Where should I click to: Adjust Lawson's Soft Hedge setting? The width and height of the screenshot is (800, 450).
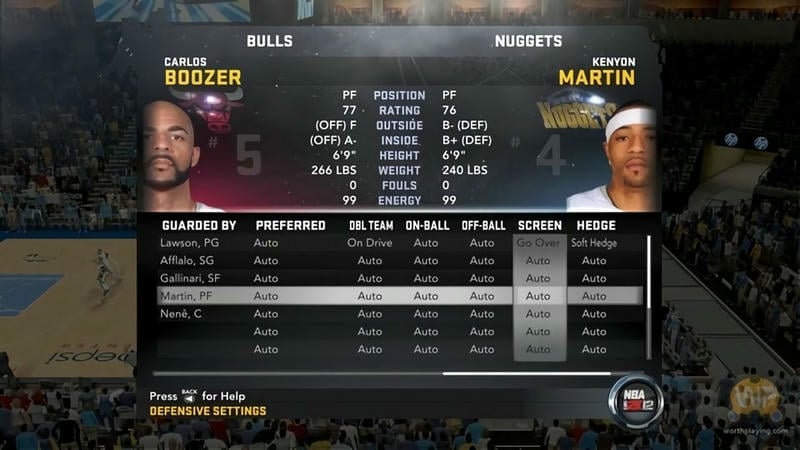tap(594, 243)
